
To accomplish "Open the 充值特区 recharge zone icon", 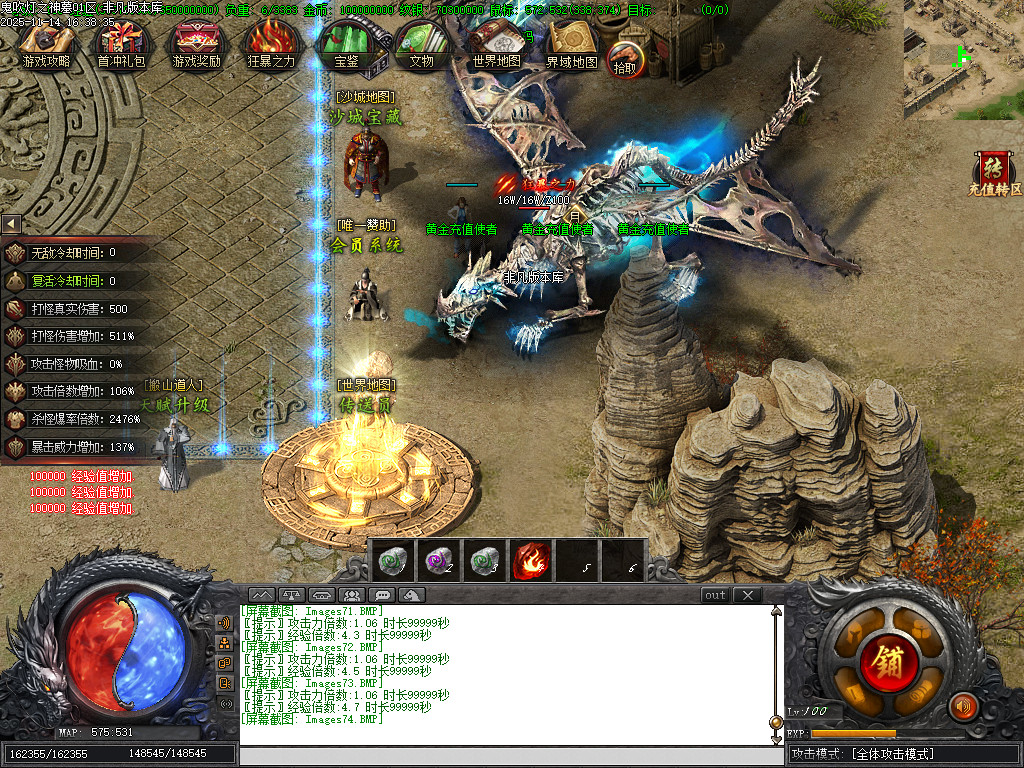I will pos(994,172).
